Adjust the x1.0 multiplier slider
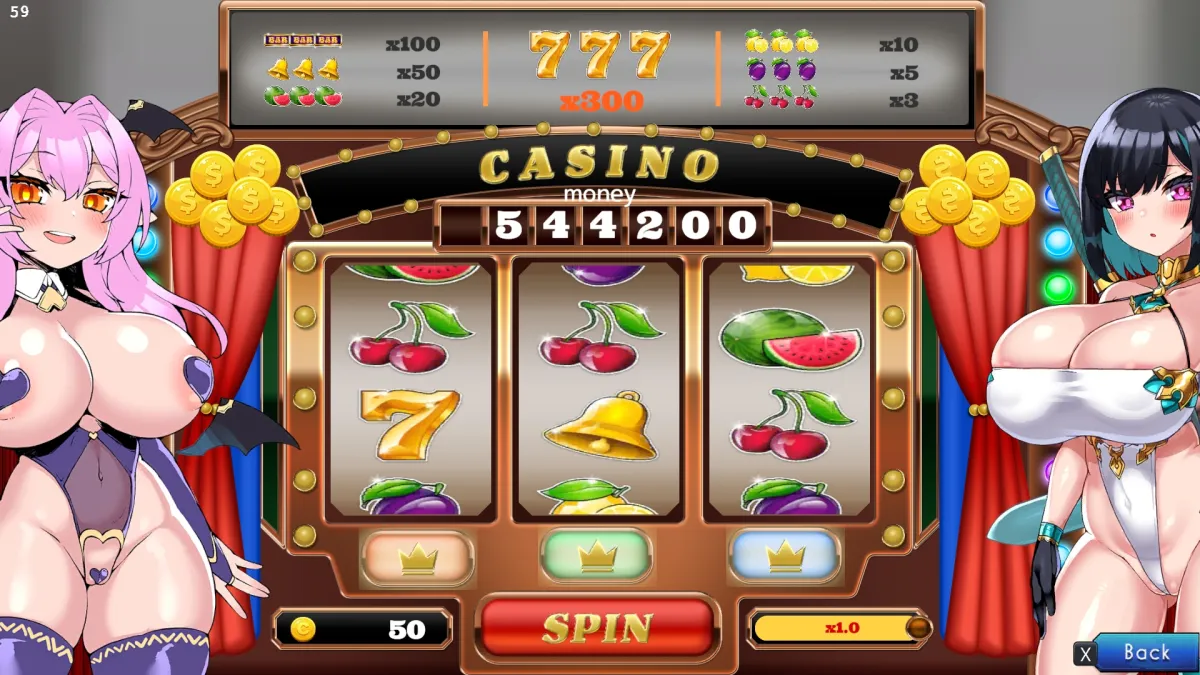1200x675 pixels. 918,628
